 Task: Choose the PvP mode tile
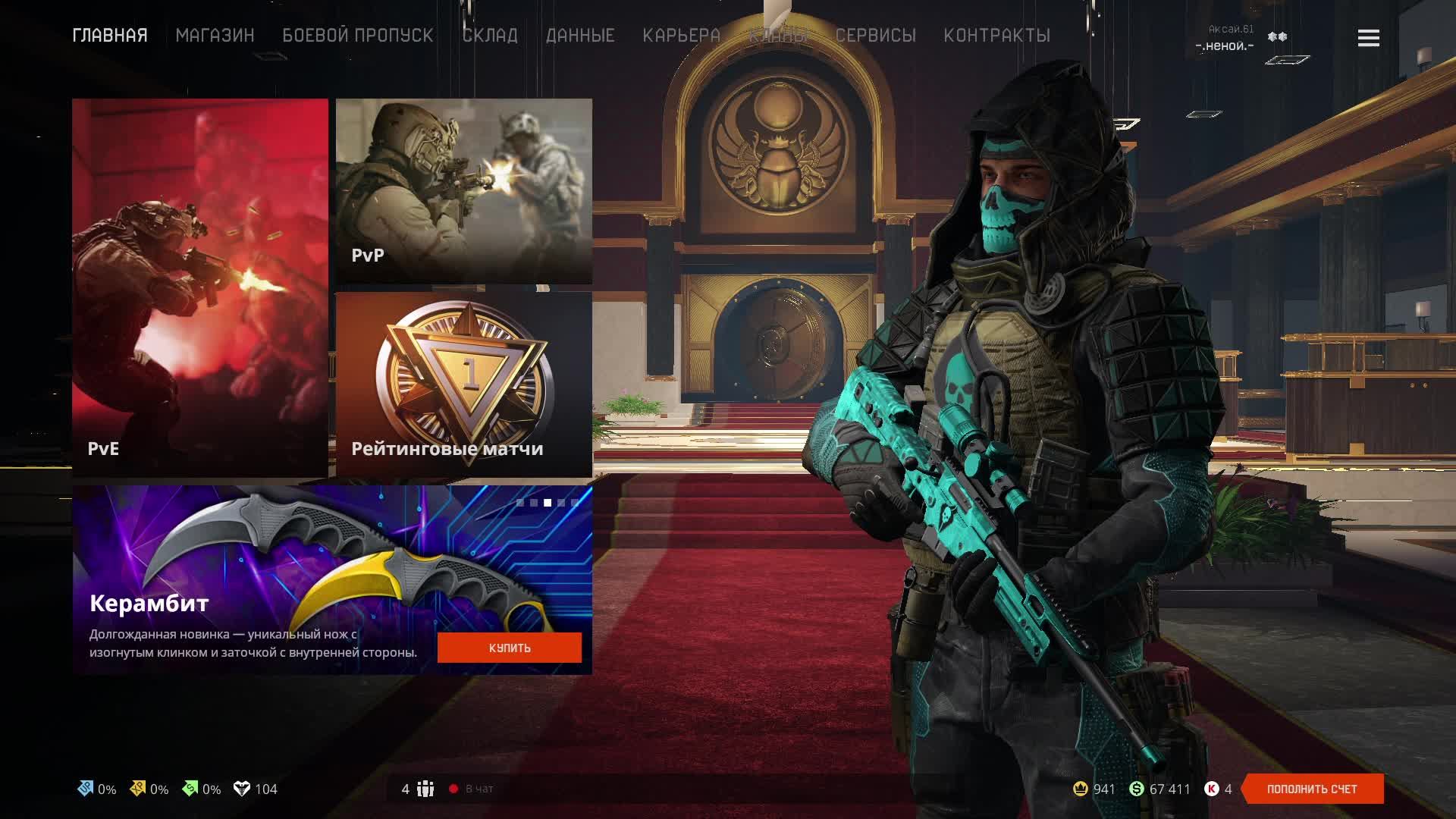463,191
